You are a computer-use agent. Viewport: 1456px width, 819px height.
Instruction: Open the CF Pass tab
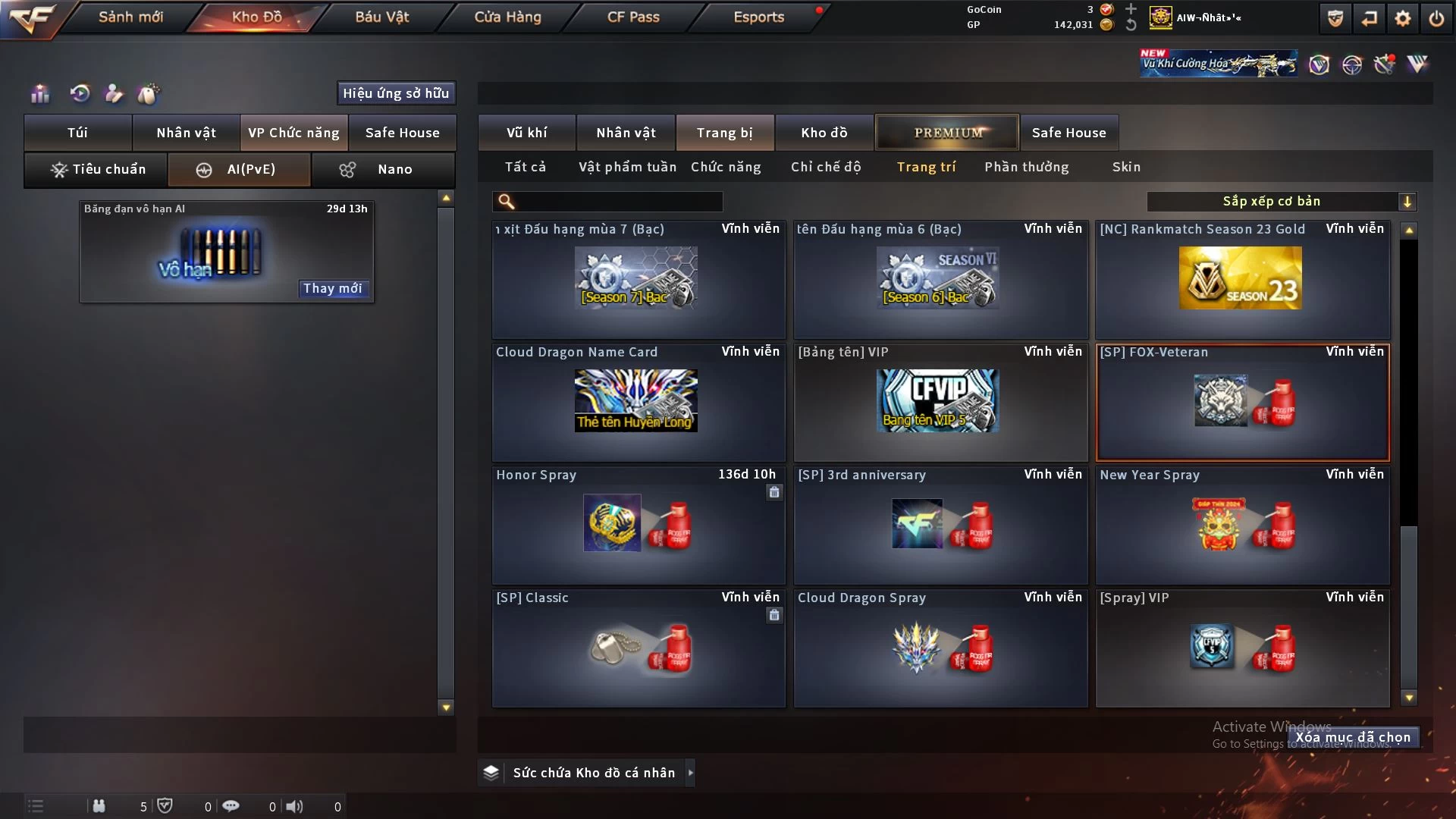[633, 17]
